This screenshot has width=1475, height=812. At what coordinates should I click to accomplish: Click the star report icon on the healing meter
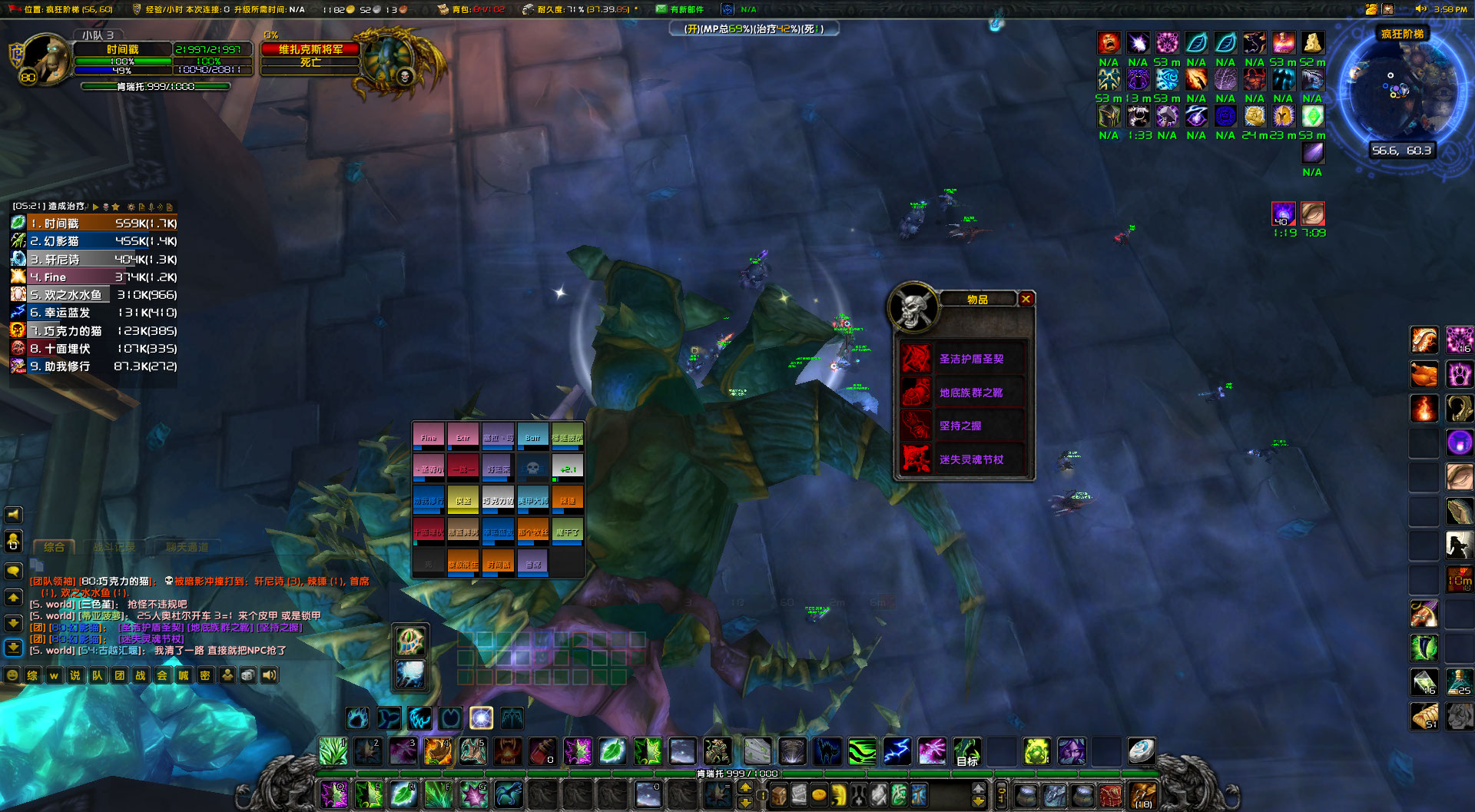117,207
